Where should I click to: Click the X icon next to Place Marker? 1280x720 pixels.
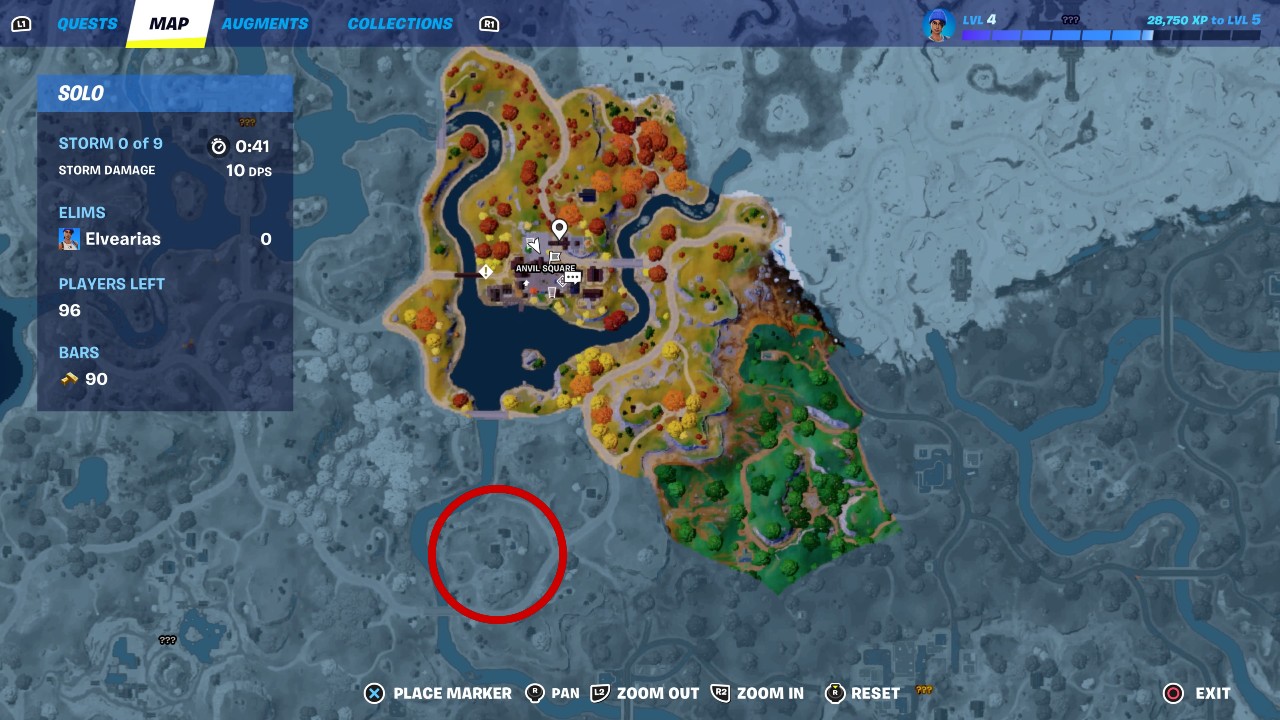click(x=374, y=693)
